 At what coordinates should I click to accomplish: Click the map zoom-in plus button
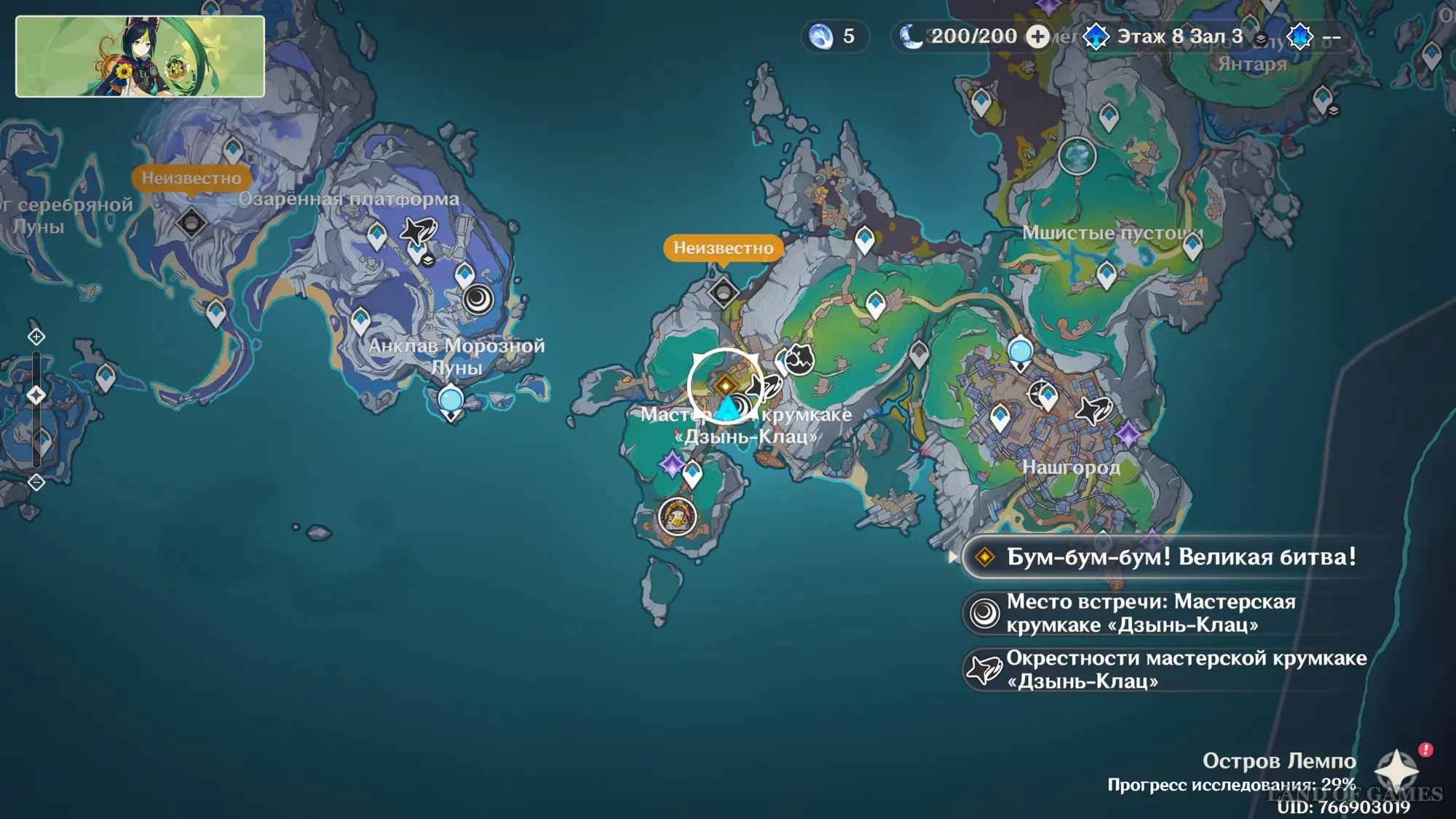coord(36,336)
